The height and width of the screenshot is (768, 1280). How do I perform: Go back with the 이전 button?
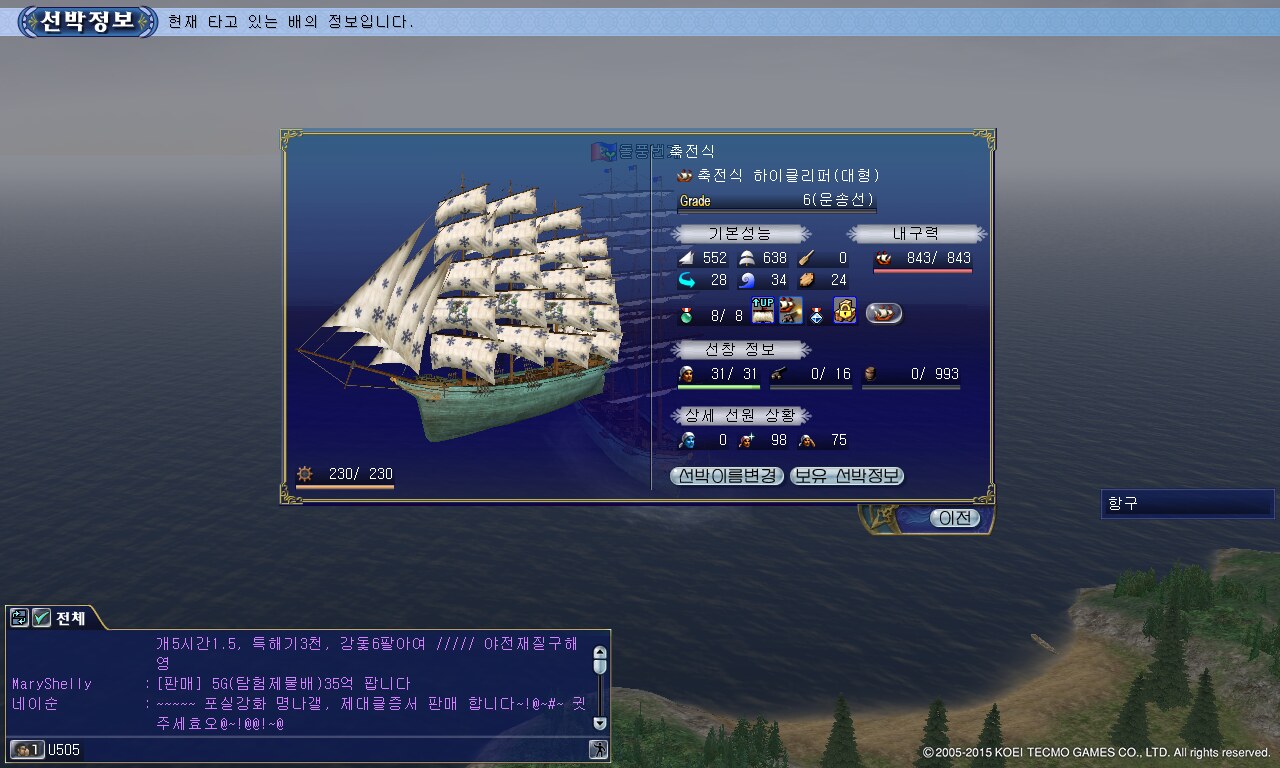click(x=953, y=518)
